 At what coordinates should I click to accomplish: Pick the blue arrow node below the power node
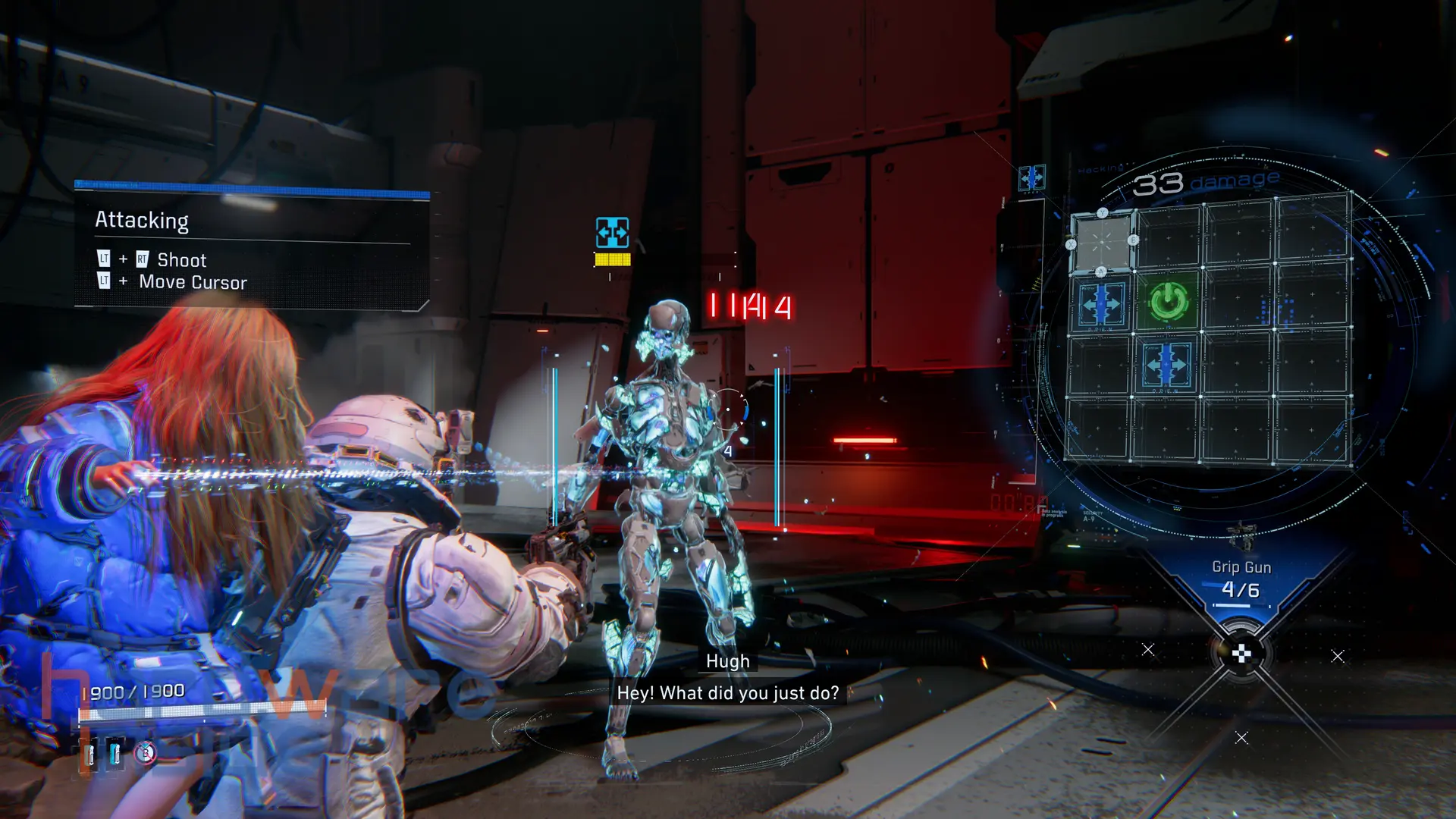tap(1166, 366)
